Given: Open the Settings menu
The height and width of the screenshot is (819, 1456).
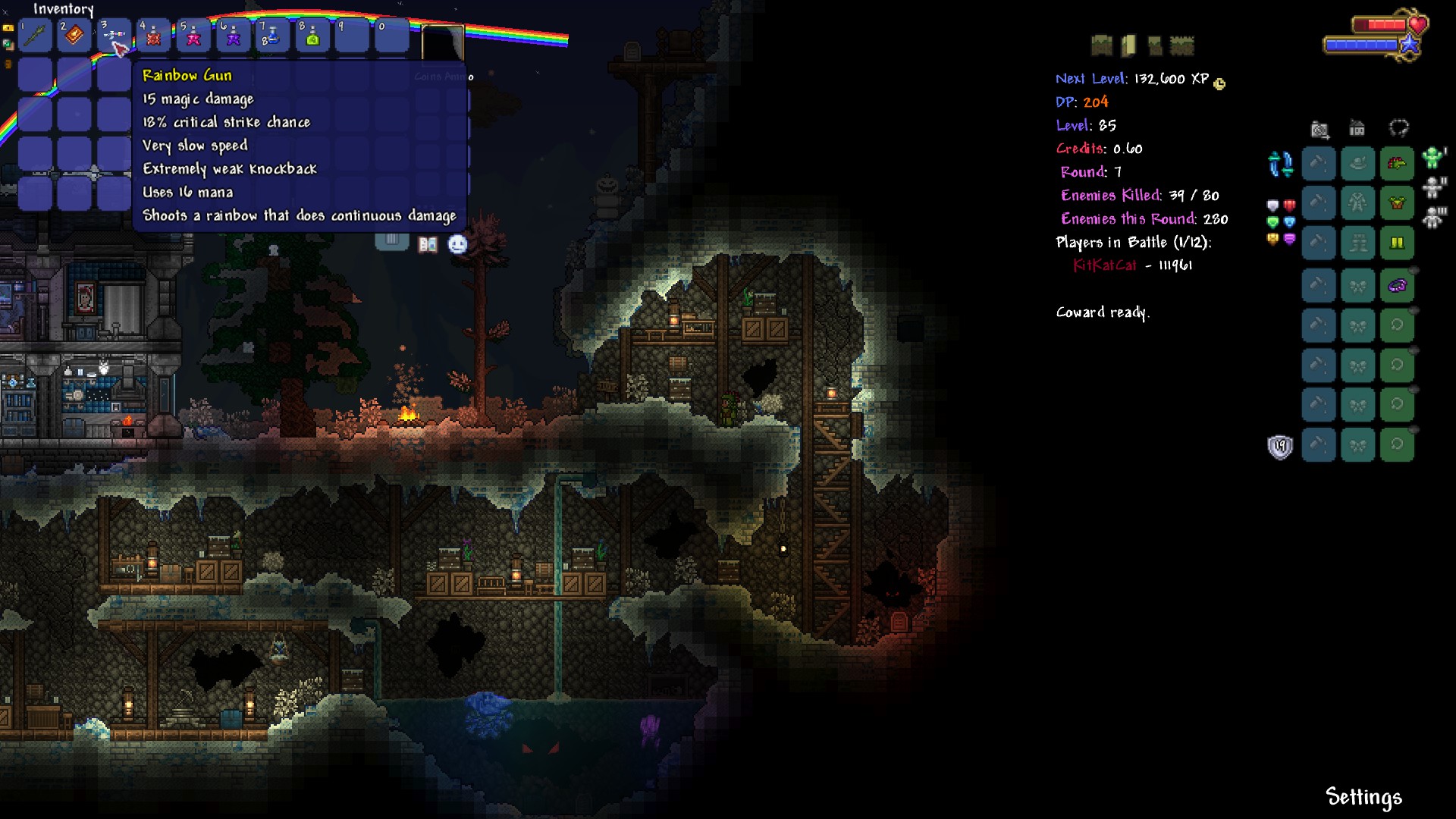Looking at the screenshot, I should pyautogui.click(x=1363, y=797).
